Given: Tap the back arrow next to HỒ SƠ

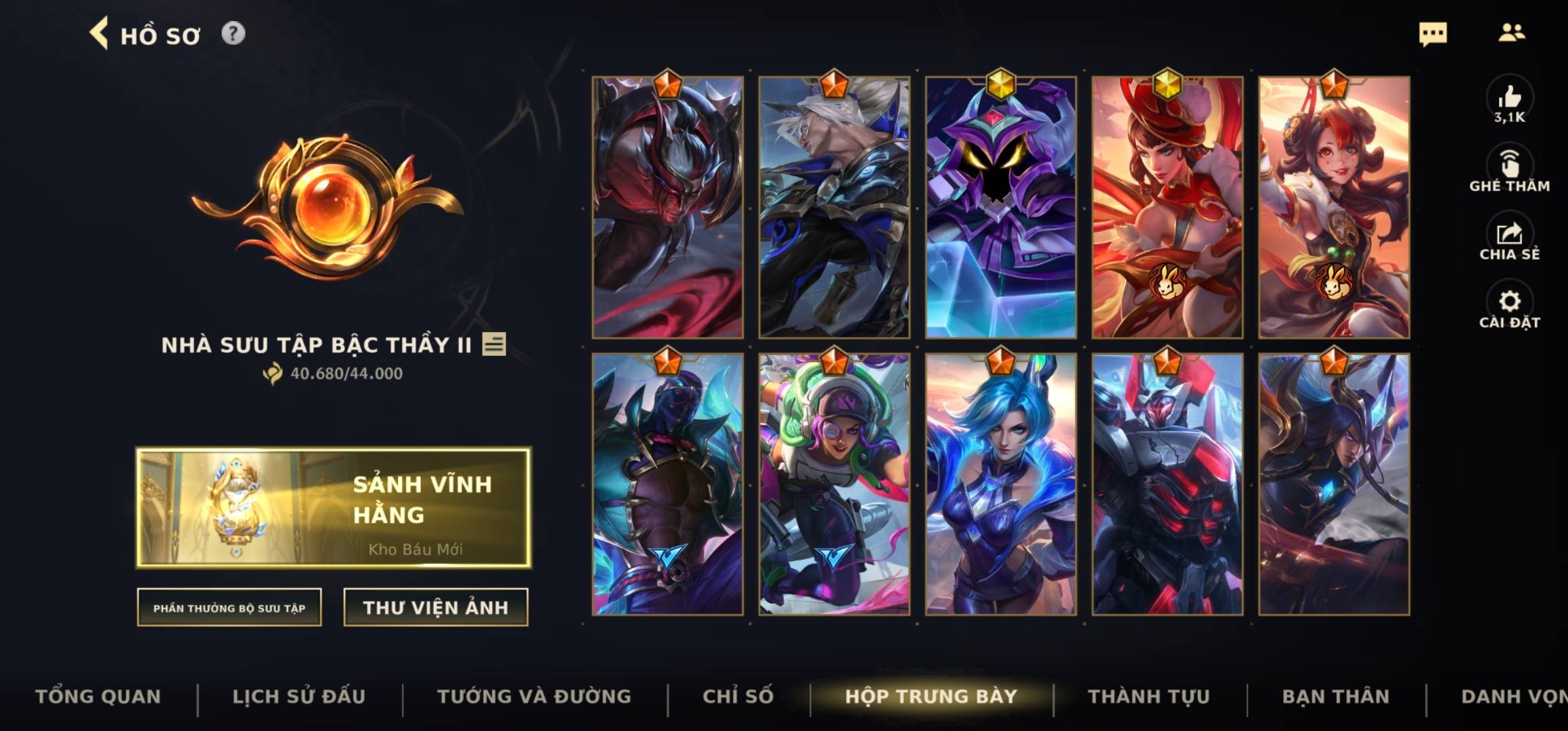Looking at the screenshot, I should pyautogui.click(x=100, y=35).
